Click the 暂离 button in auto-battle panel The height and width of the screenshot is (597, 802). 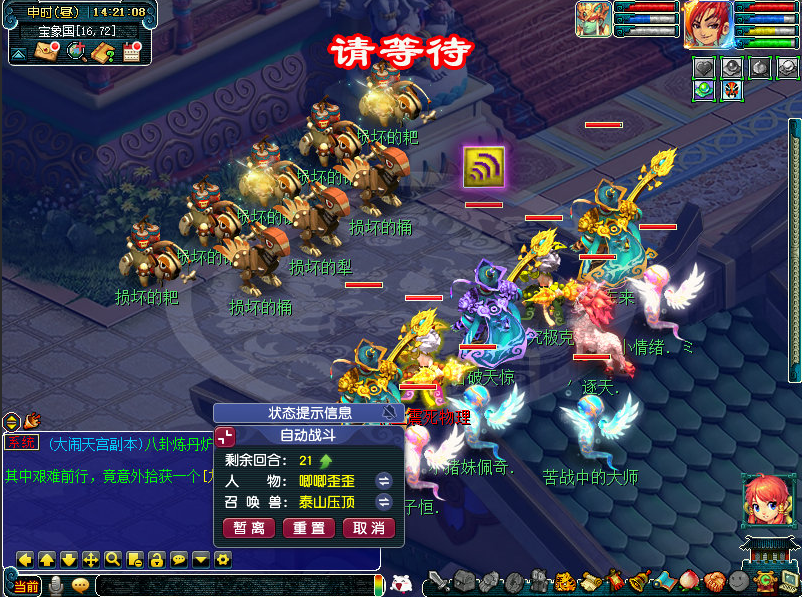pos(249,528)
